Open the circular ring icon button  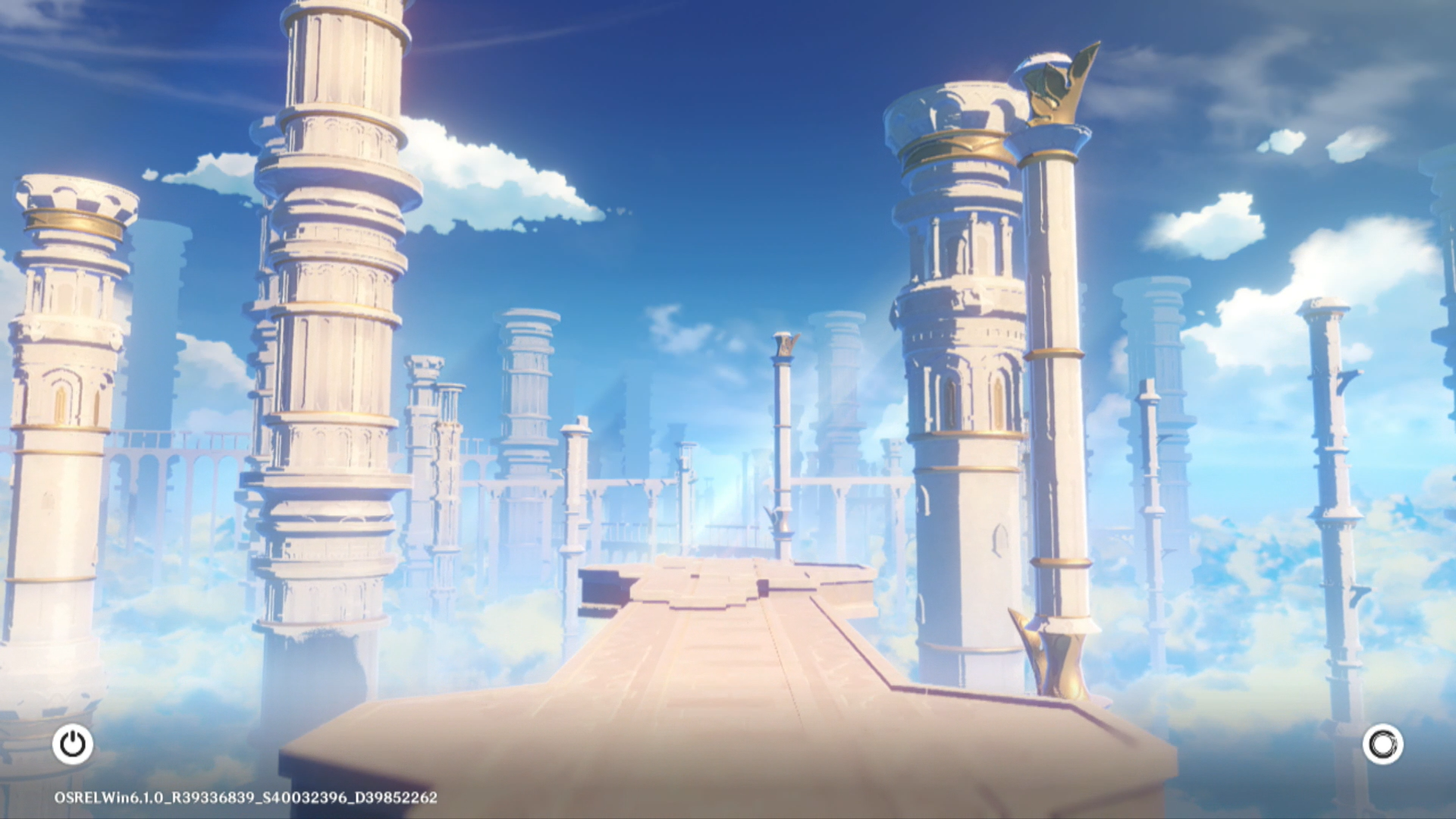click(x=1382, y=744)
